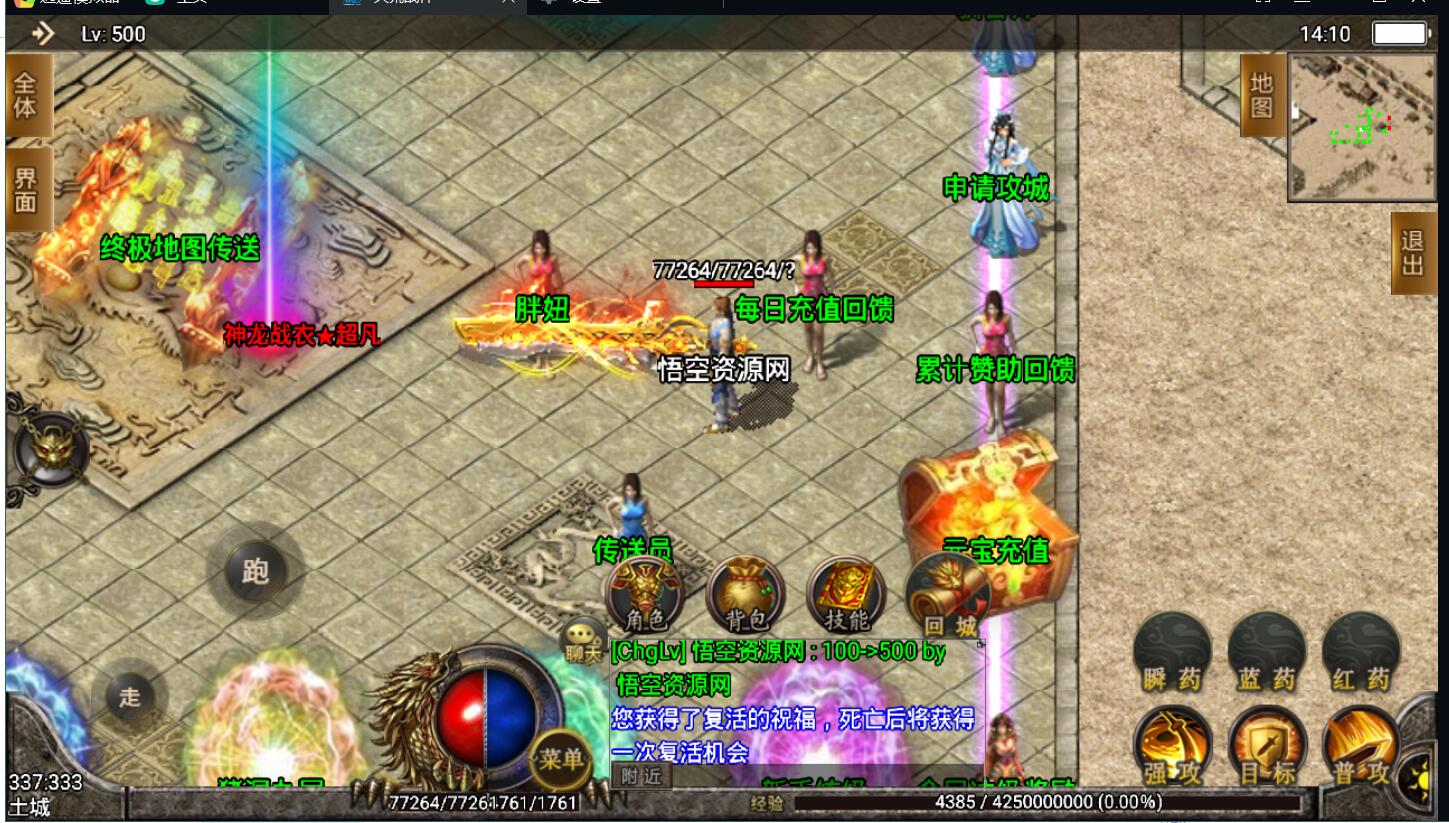The height and width of the screenshot is (823, 1449).
Task: Select the 全体 side tab
Action: (25, 95)
